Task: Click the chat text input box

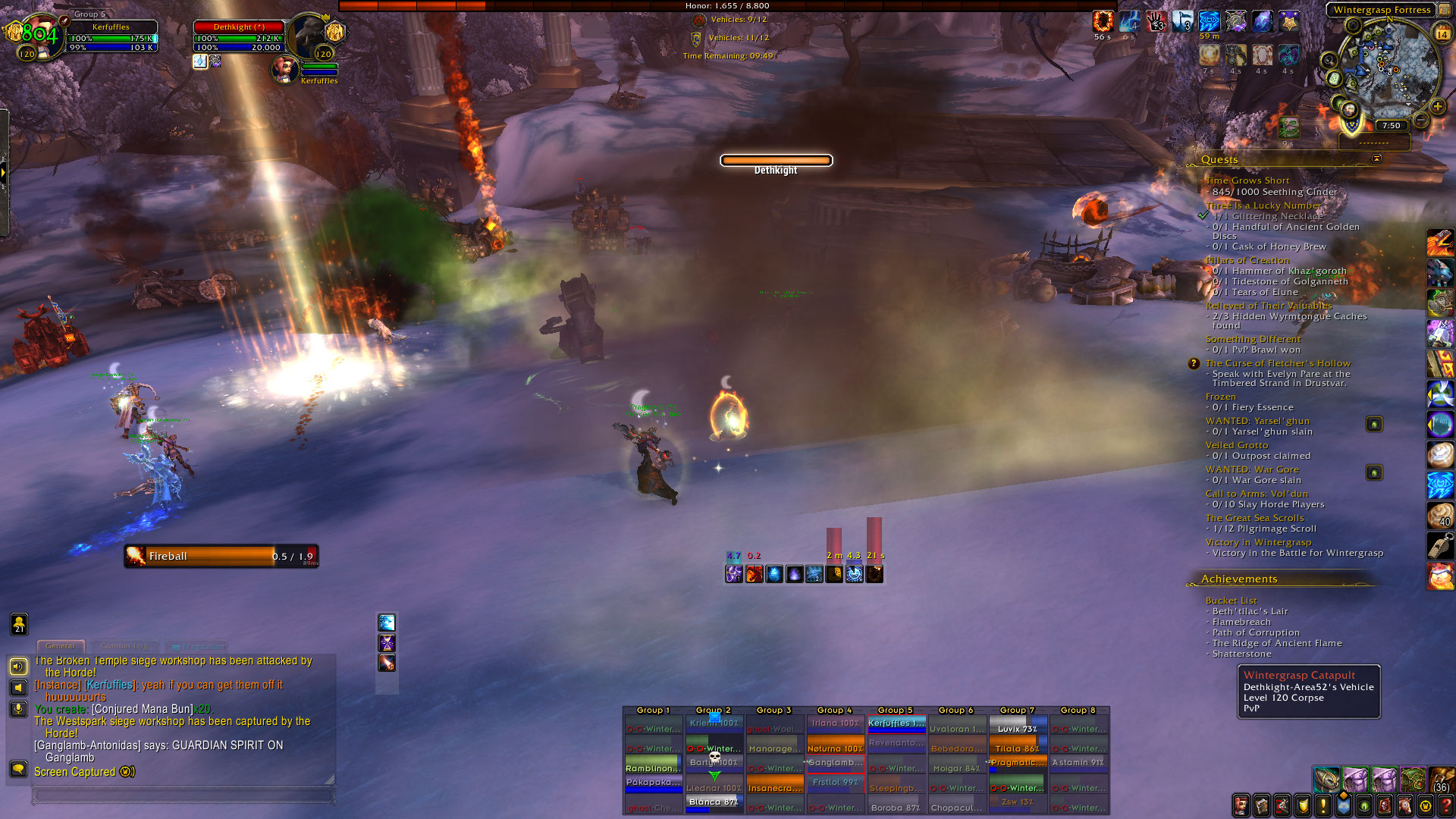Action: click(182, 795)
